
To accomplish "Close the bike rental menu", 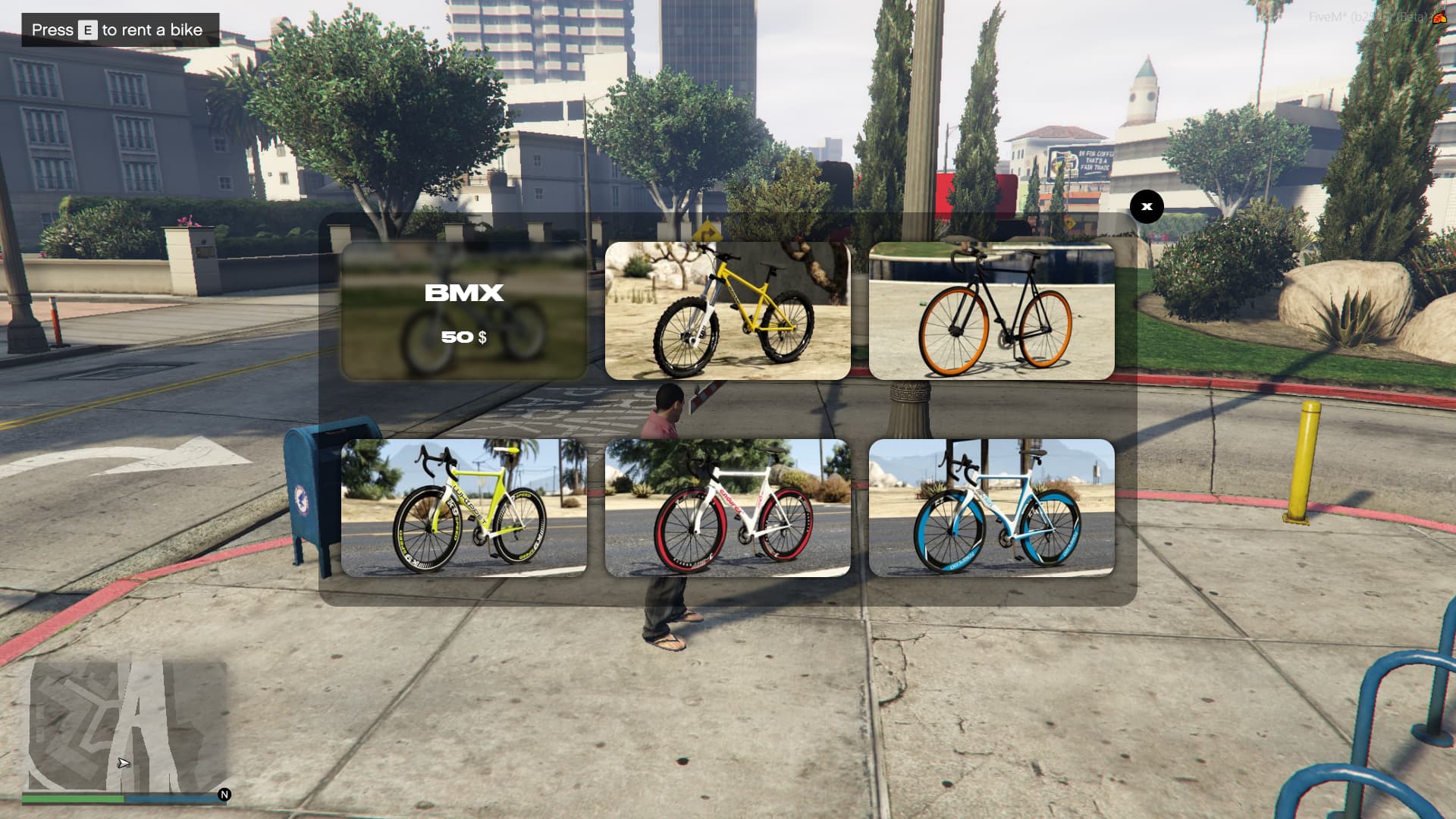I will tap(1147, 206).
